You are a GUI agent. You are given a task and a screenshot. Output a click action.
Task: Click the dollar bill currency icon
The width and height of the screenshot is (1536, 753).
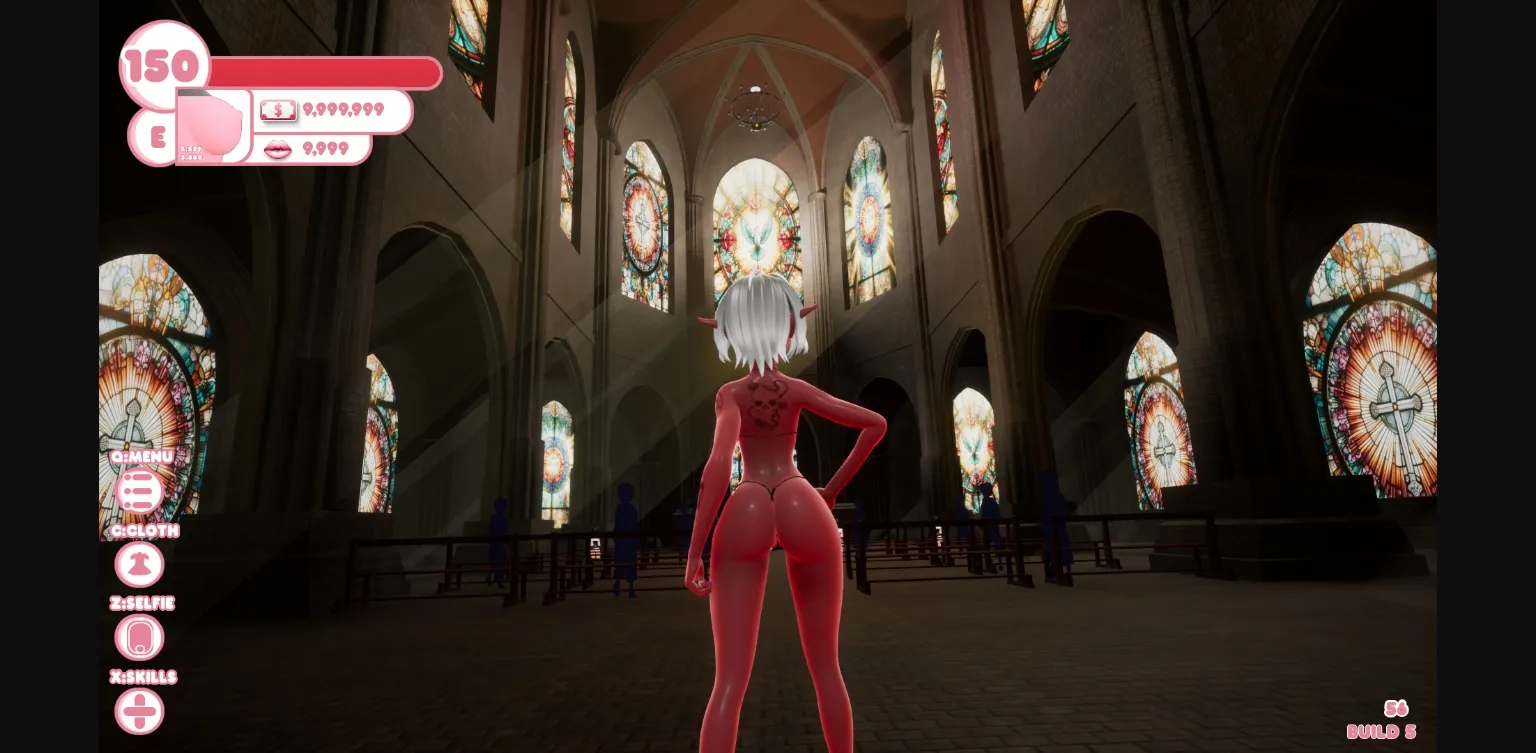(278, 110)
